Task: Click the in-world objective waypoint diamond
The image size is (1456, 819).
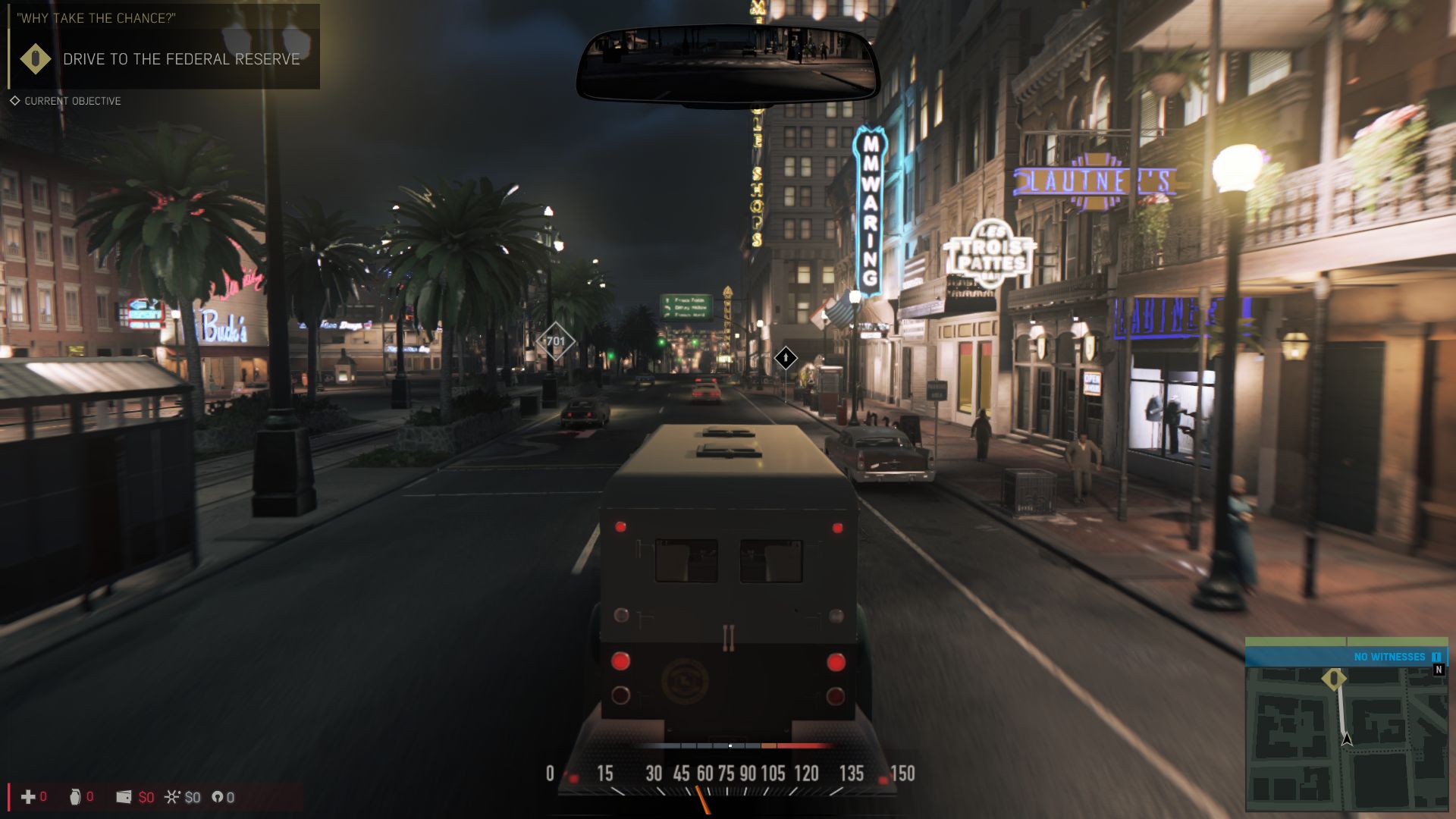Action: 786,357
